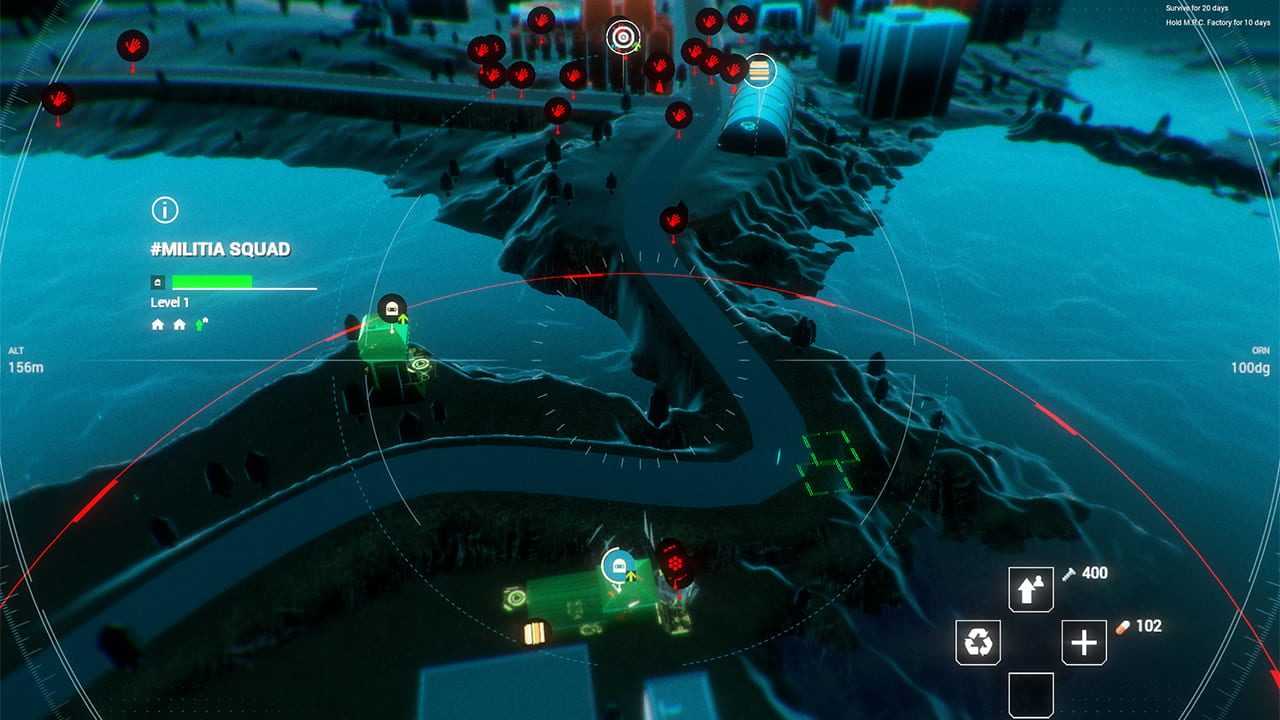
Task: Click the orange striped supply crate marker
Action: tap(538, 632)
